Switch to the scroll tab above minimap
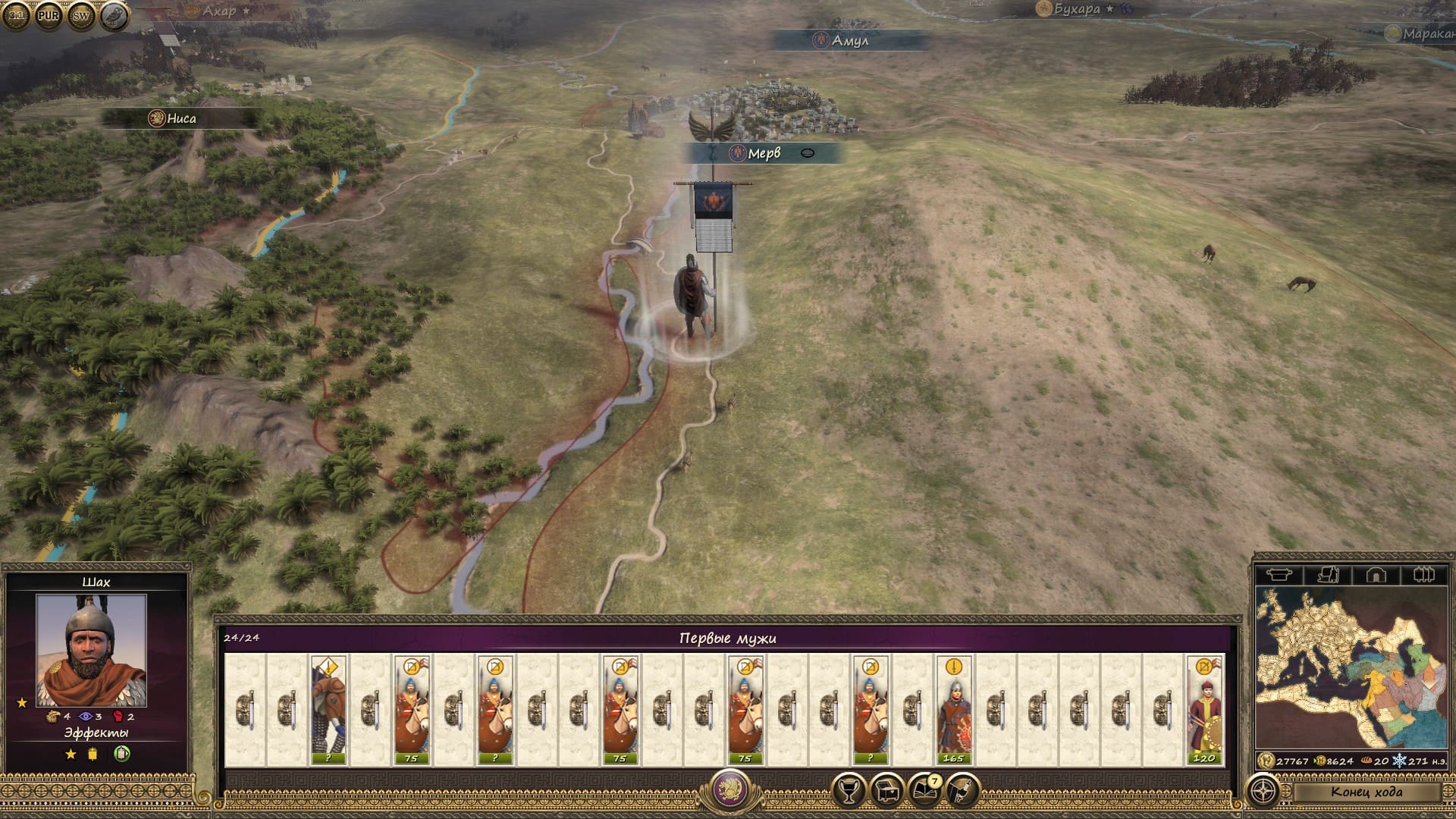Viewport: 1456px width, 819px height. [x=1328, y=575]
